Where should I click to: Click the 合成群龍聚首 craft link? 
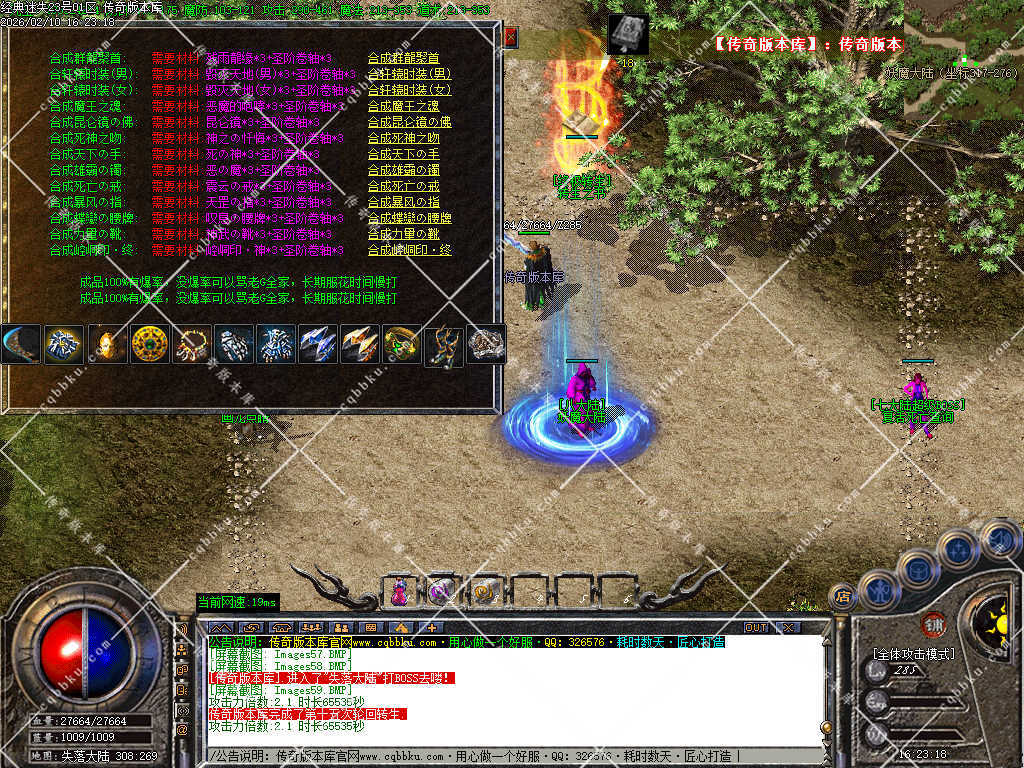coord(403,58)
